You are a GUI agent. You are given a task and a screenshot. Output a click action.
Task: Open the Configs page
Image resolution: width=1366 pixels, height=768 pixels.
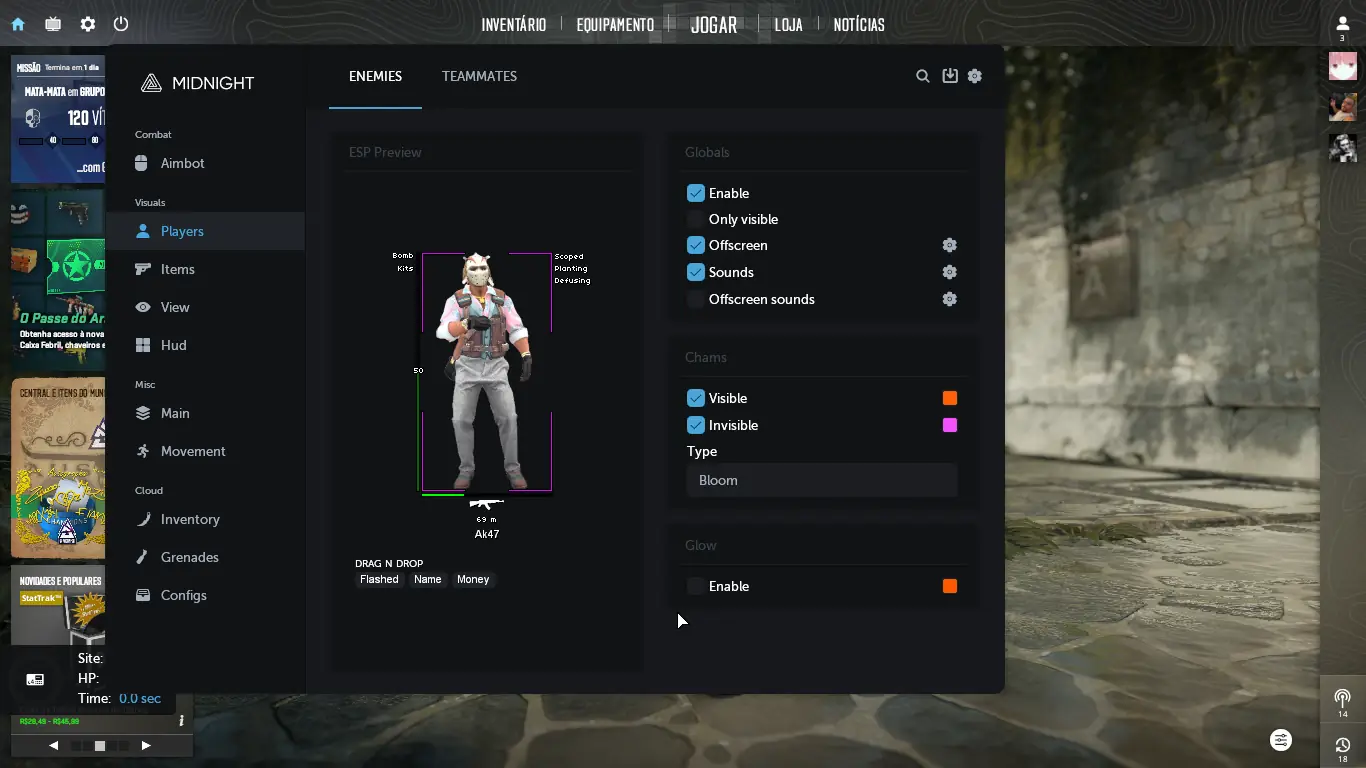[183, 595]
